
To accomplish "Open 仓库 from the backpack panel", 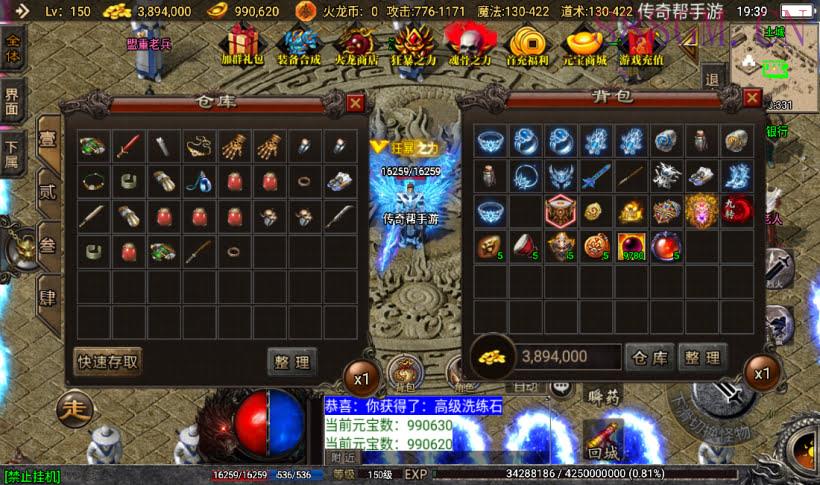I will coord(649,356).
